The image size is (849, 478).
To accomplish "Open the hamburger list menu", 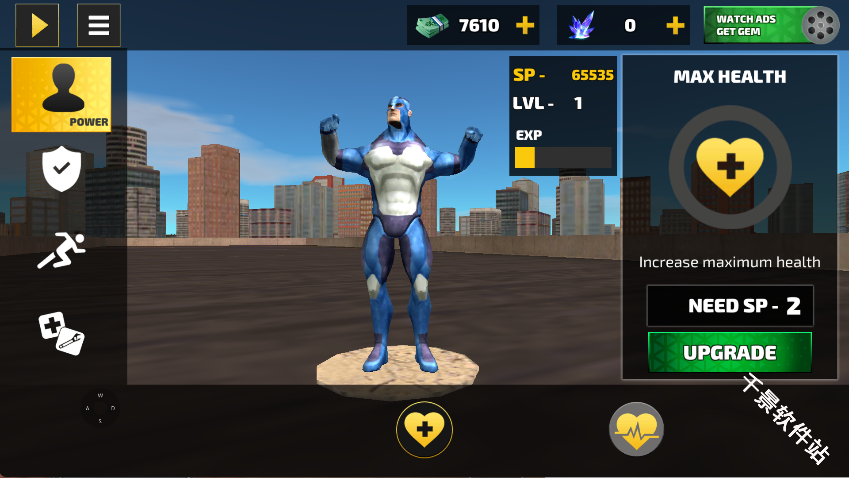I will click(x=99, y=25).
